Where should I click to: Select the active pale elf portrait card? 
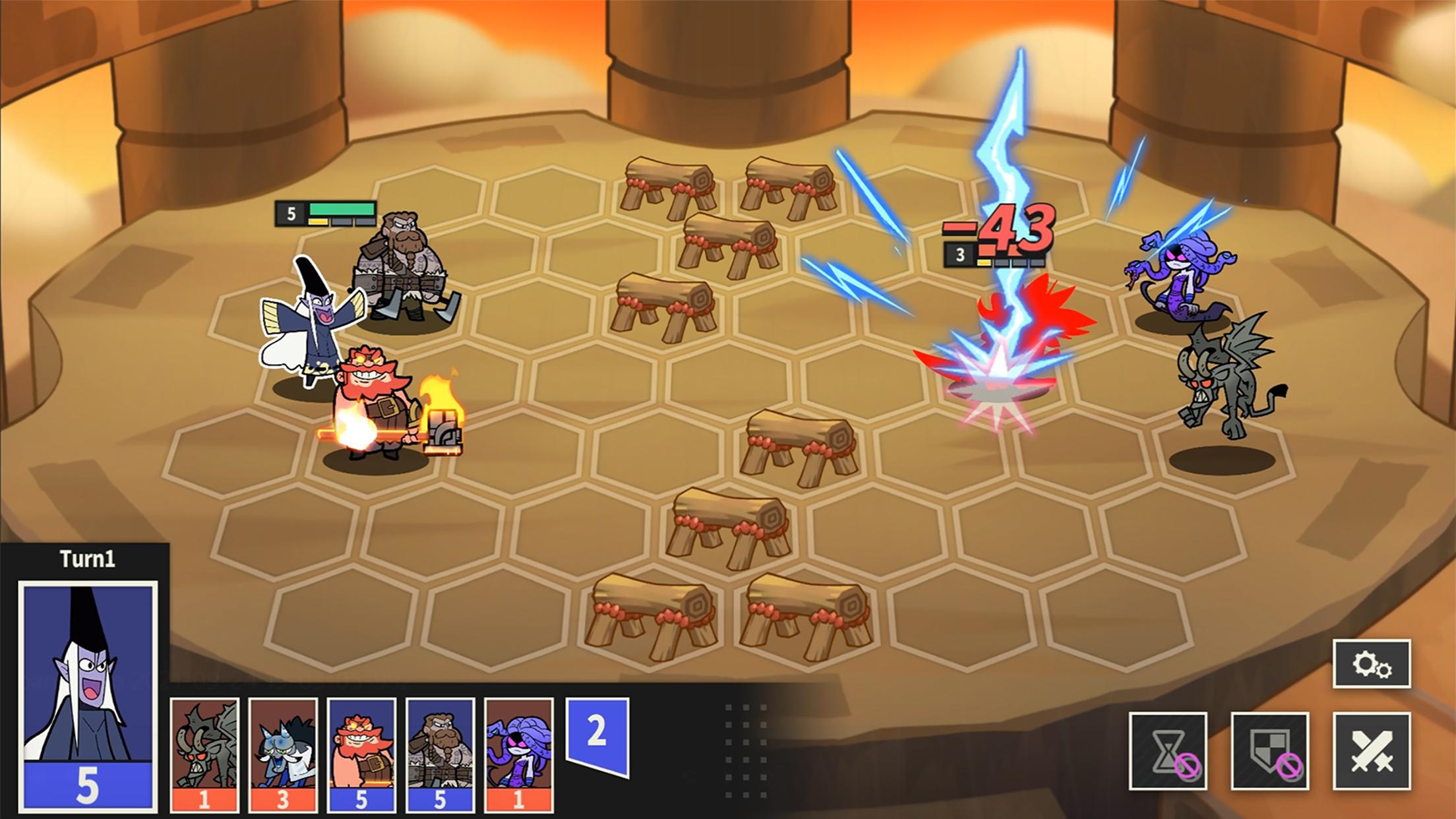(x=88, y=696)
